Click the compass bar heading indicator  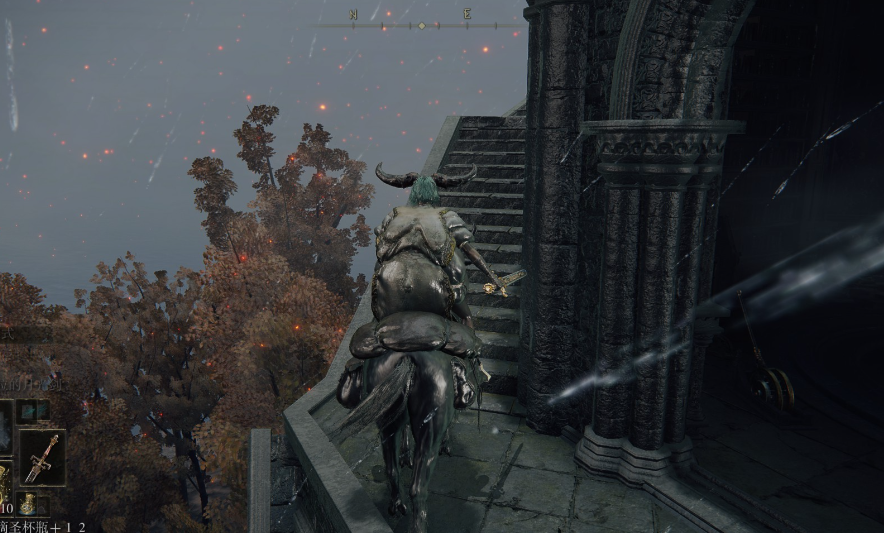click(x=421, y=25)
